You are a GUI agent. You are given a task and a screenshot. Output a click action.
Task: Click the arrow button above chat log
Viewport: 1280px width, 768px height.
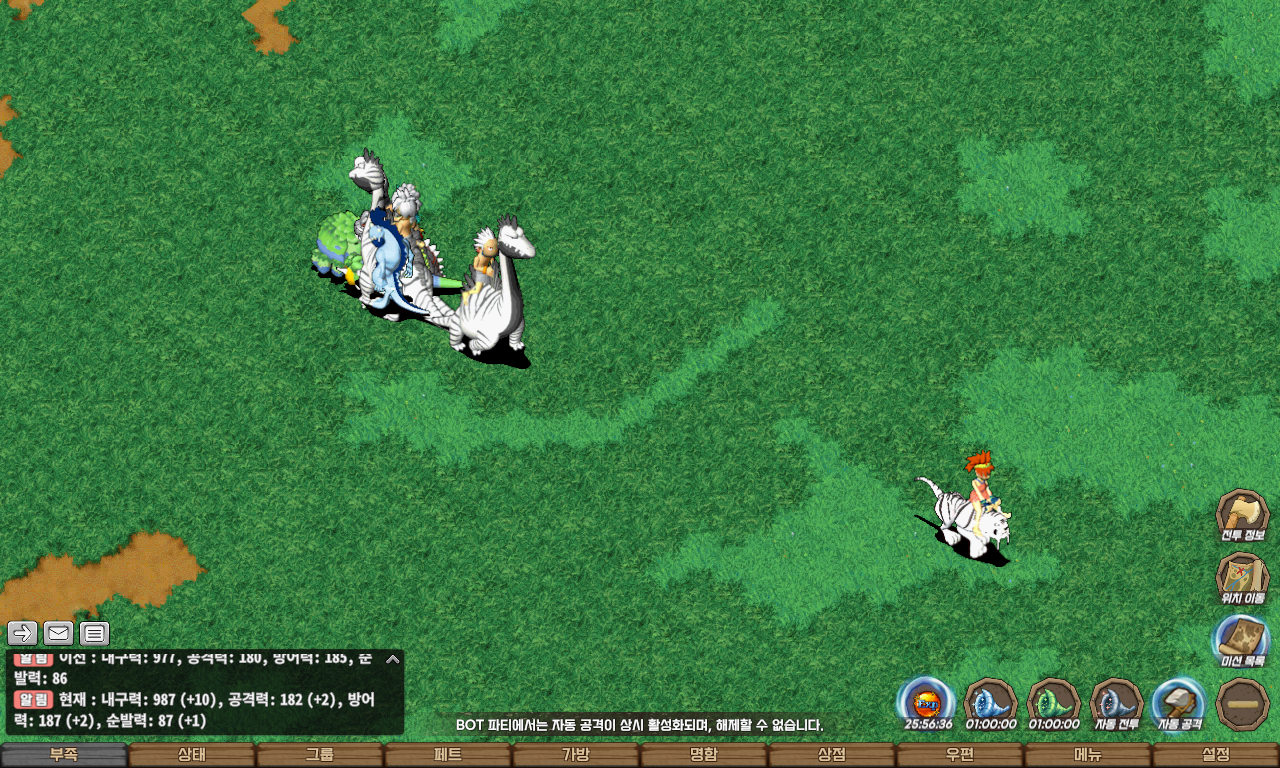point(22,633)
